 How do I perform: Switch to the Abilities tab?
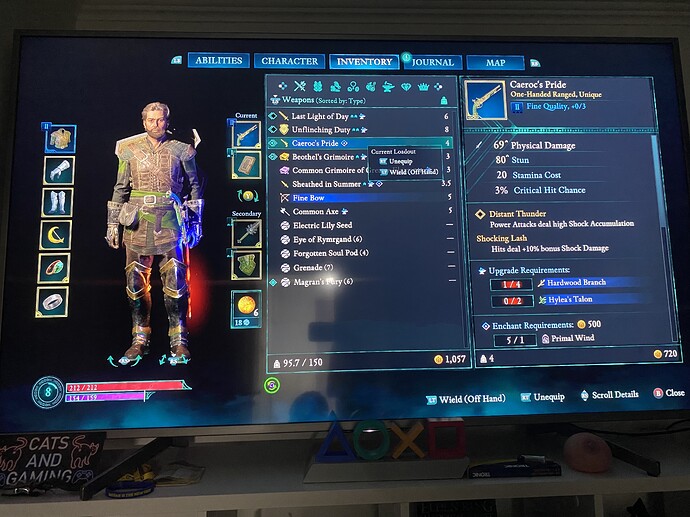(x=218, y=61)
